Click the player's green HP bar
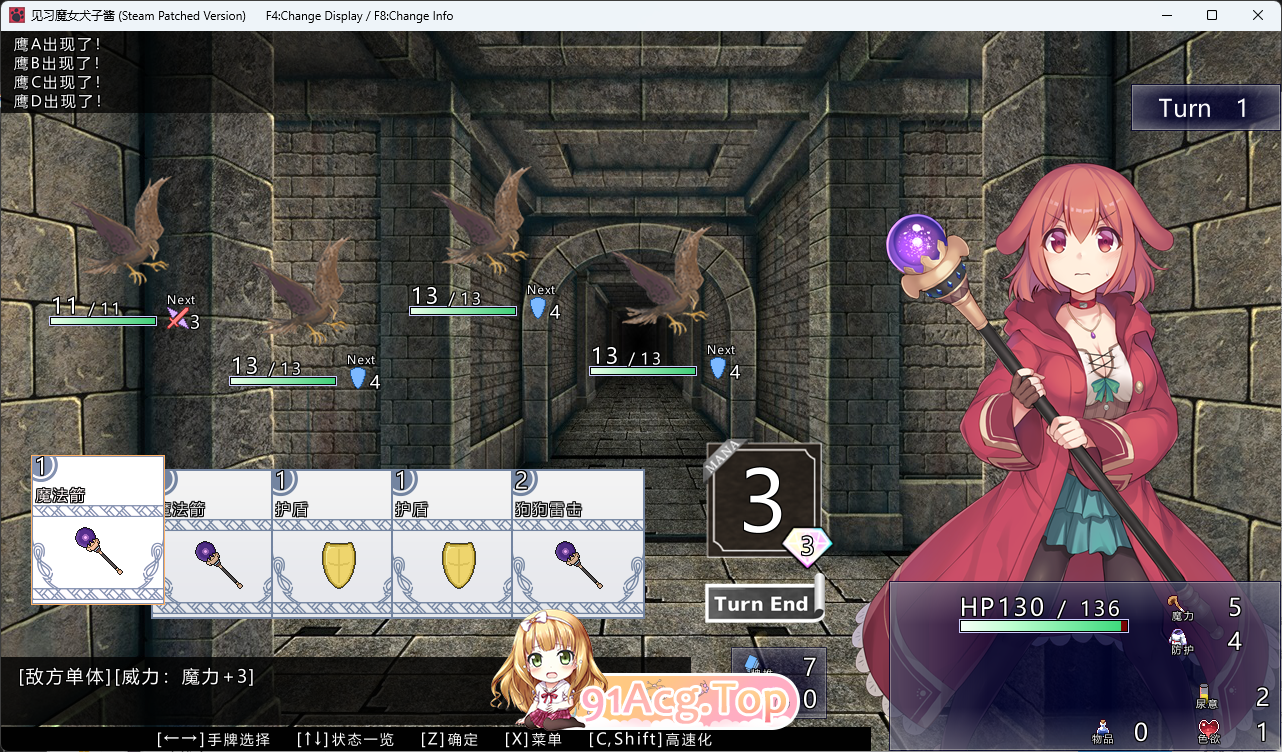The width and height of the screenshot is (1282, 752). pos(1044,625)
